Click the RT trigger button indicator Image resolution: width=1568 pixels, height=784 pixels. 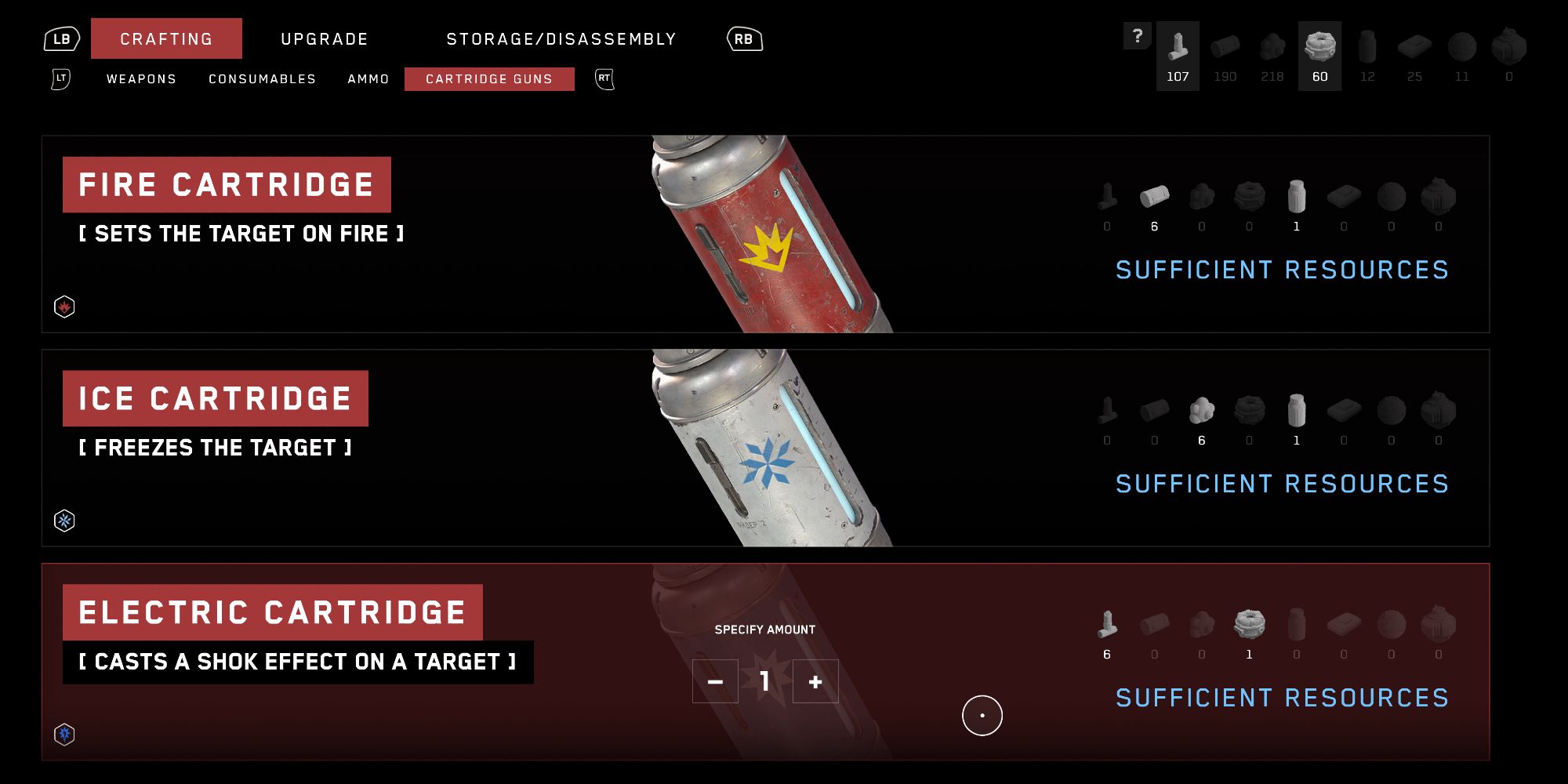click(604, 79)
